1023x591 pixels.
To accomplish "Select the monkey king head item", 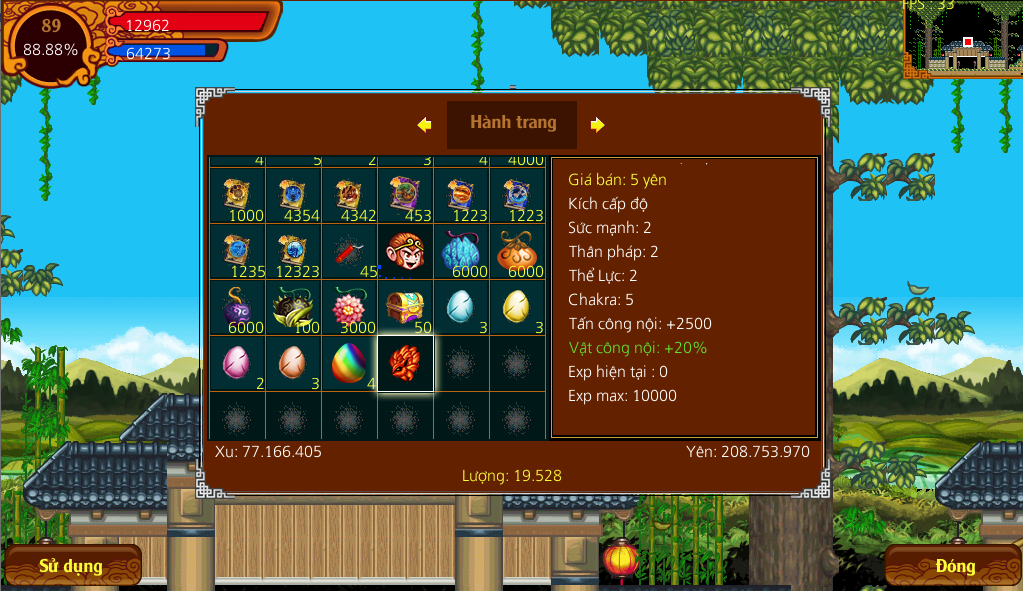I will click(405, 250).
